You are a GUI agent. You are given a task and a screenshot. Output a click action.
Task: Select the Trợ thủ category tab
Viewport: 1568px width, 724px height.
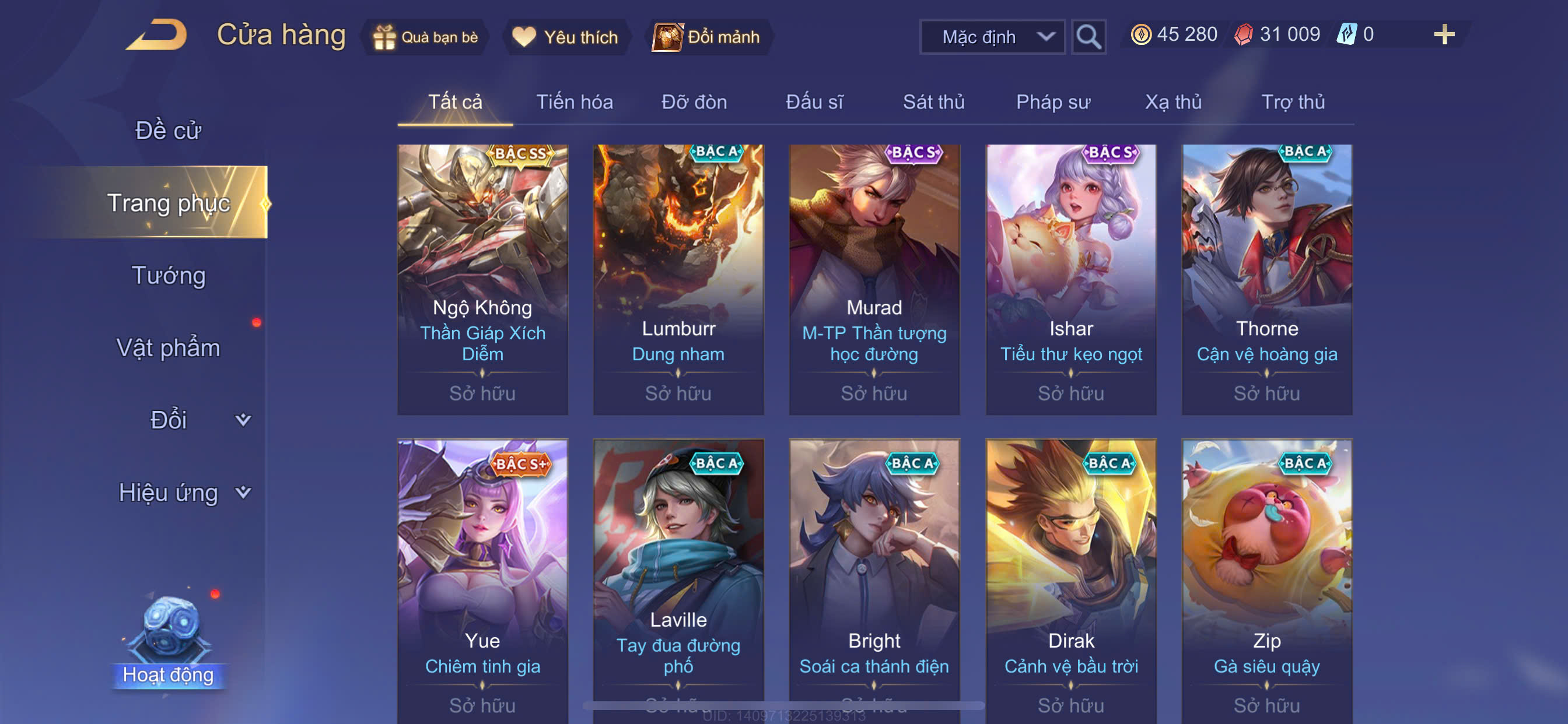pos(1292,102)
